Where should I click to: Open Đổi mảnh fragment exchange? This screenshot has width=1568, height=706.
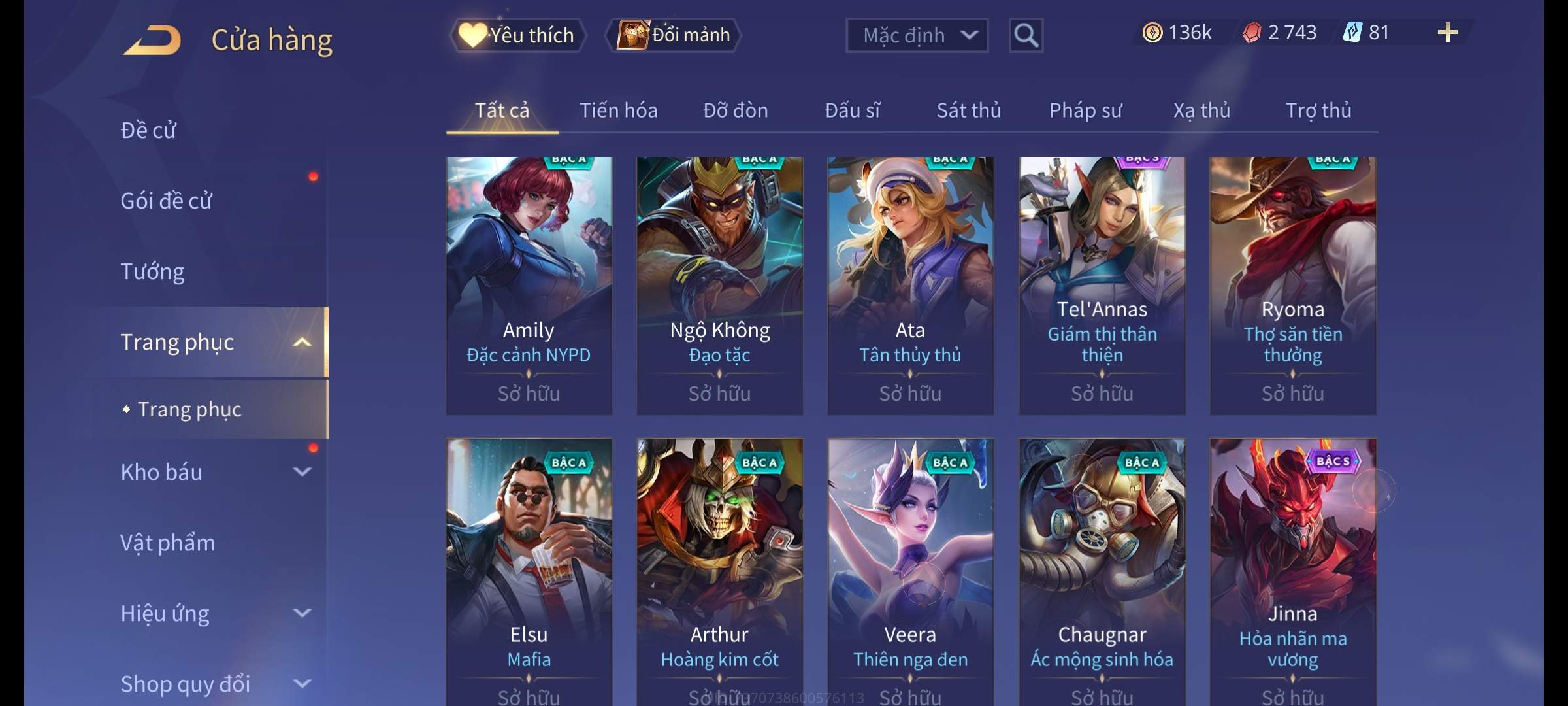[674, 35]
